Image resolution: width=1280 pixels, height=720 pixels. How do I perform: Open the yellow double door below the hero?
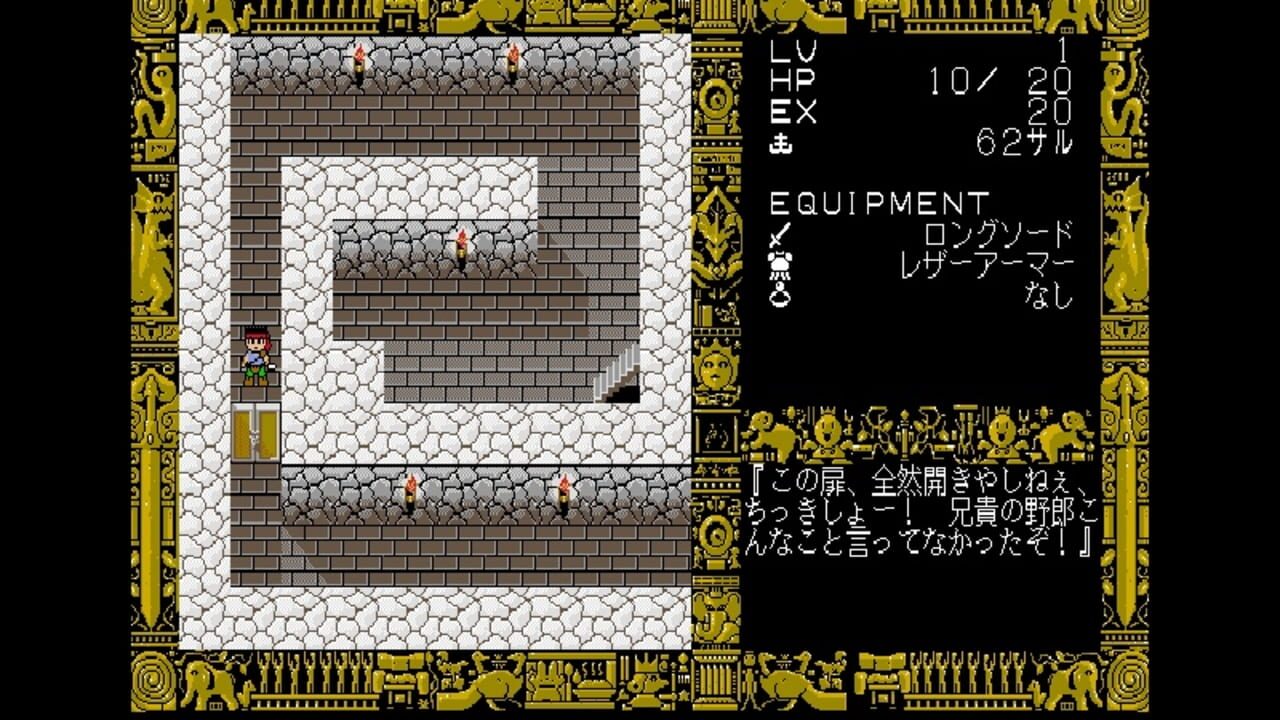(255, 432)
